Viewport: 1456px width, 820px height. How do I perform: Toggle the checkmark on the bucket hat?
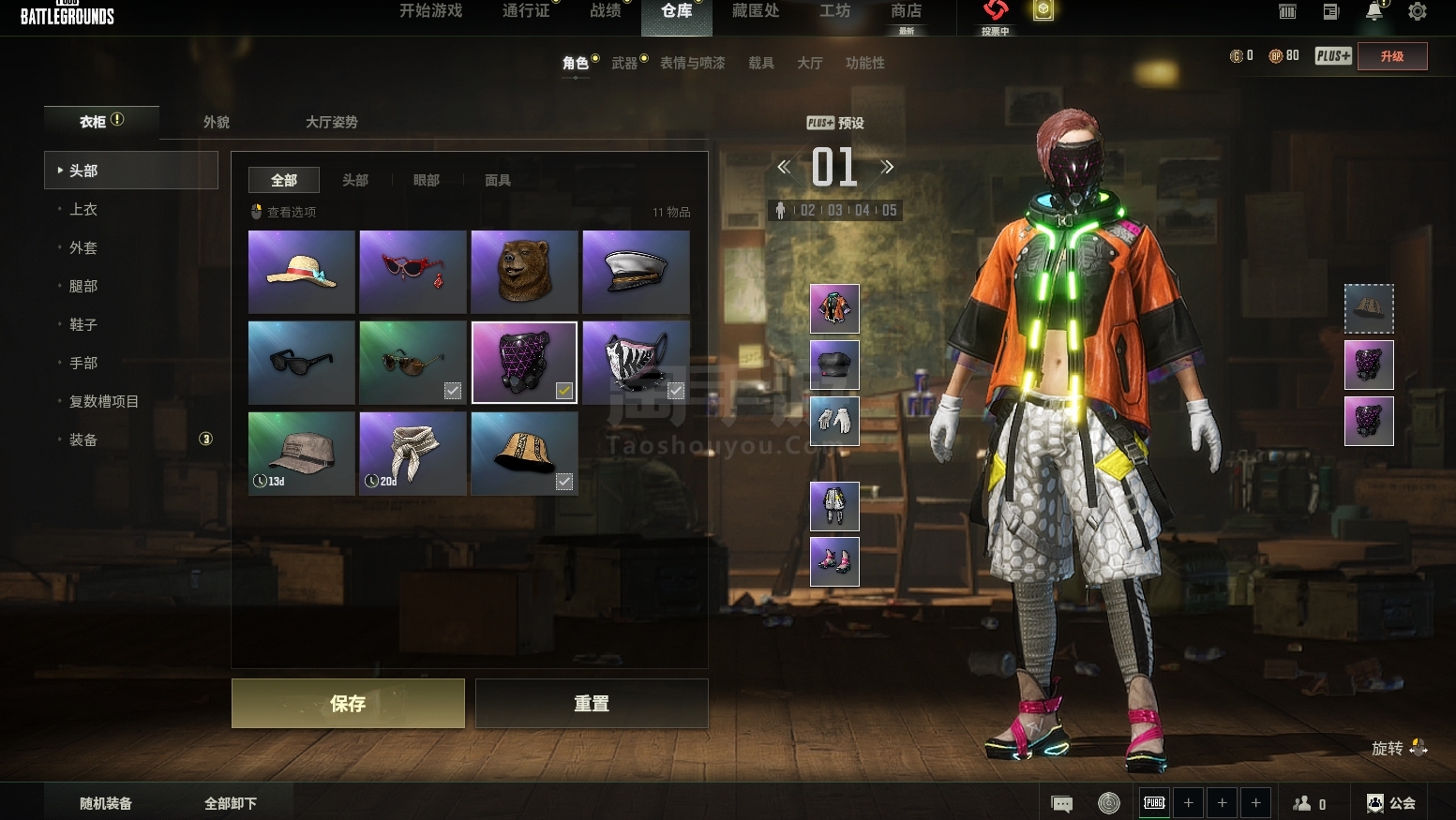(563, 482)
